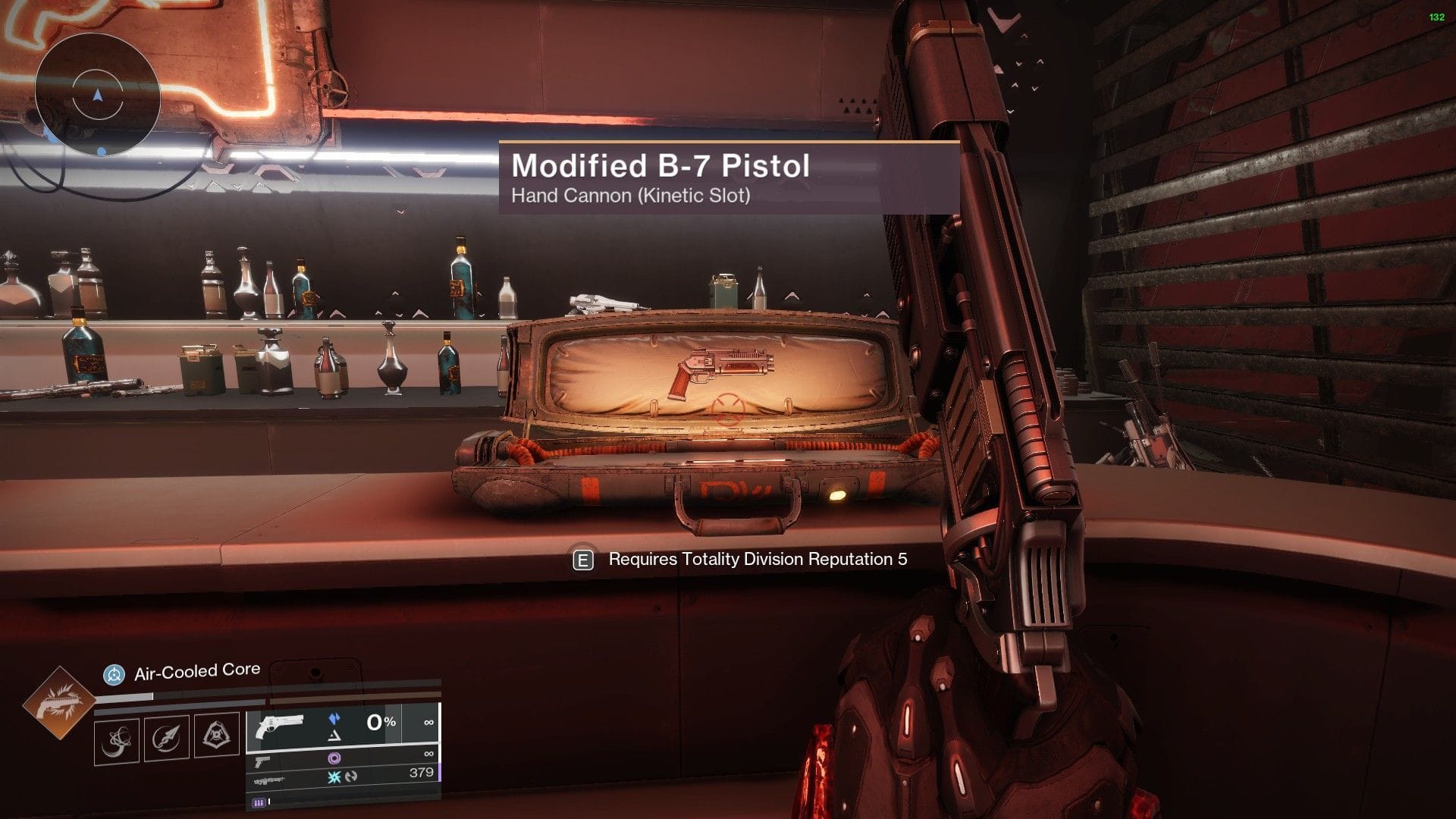1456x819 pixels.
Task: Click the radar compass in the top-left corner
Action: click(97, 97)
